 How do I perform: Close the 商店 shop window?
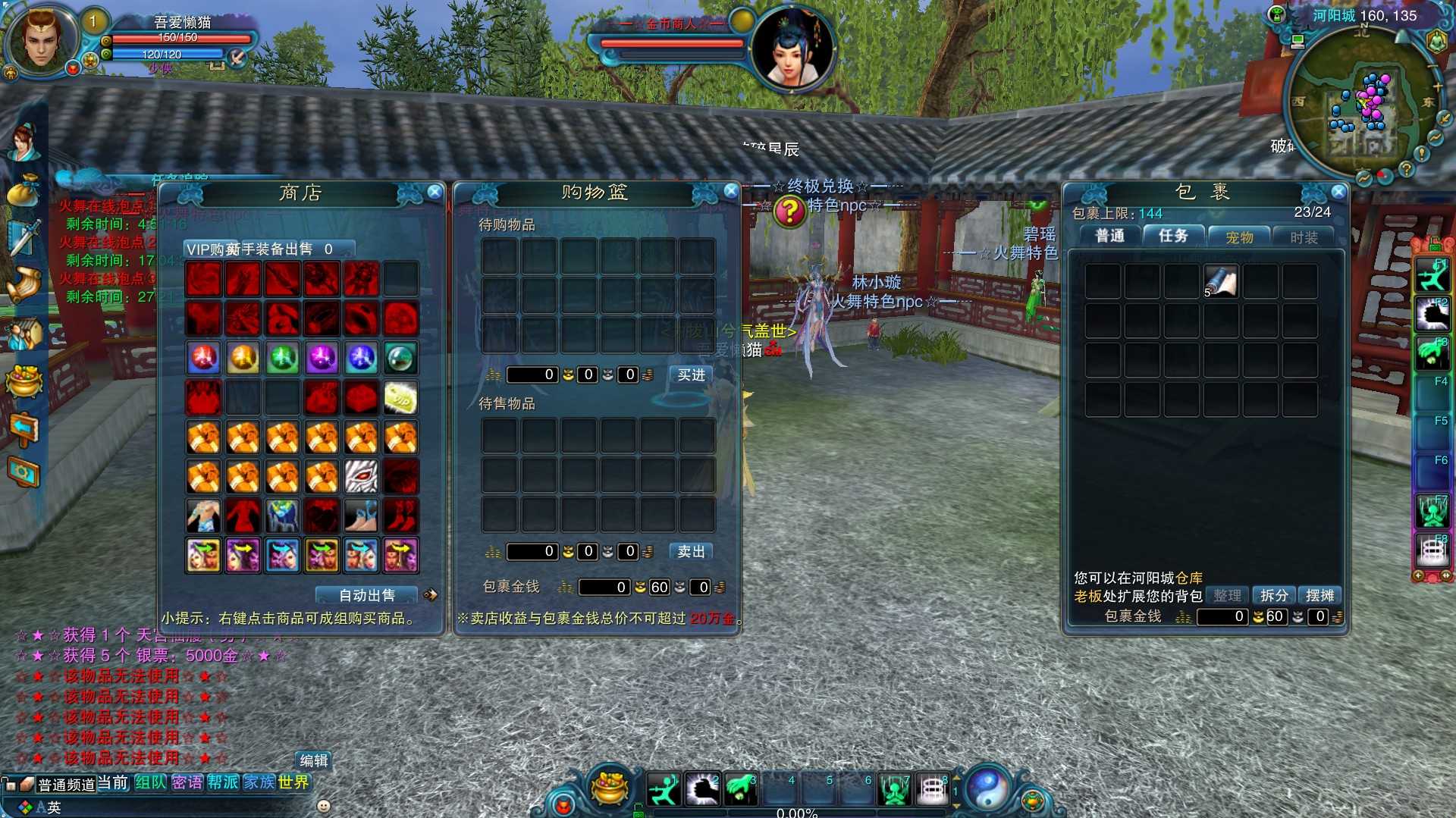point(435,192)
